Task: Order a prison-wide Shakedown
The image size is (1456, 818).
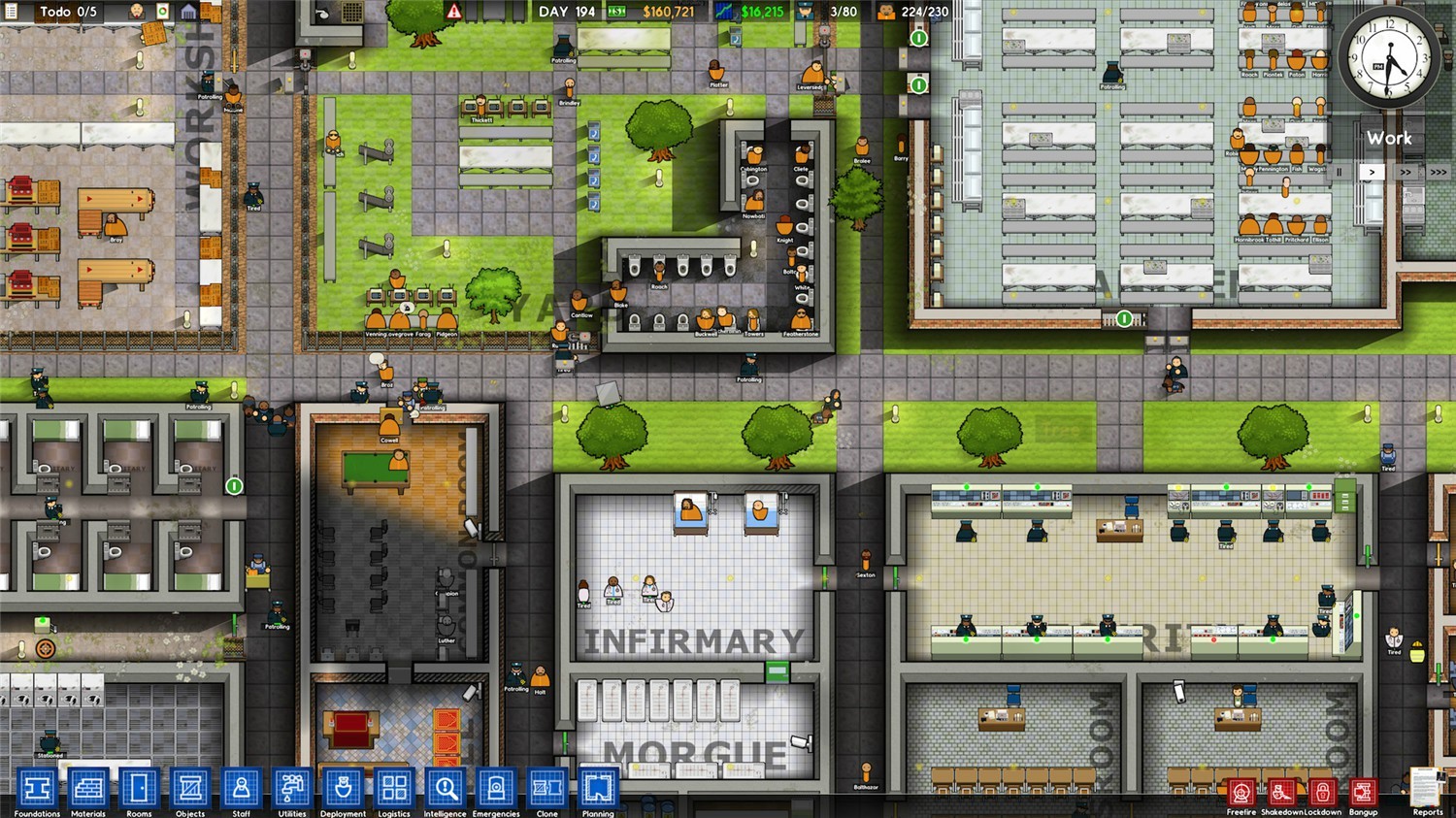Action: pos(1282,791)
